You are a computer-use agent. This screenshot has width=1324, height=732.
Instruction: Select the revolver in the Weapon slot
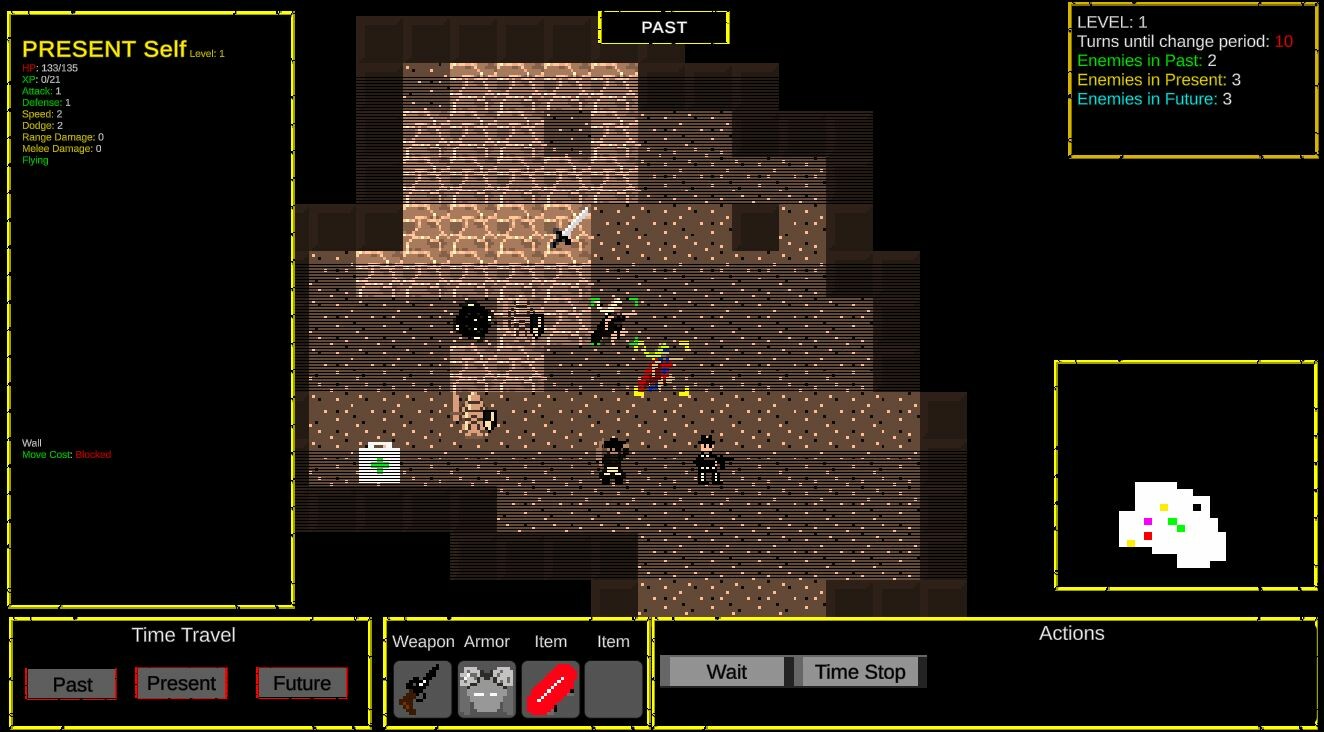point(421,689)
